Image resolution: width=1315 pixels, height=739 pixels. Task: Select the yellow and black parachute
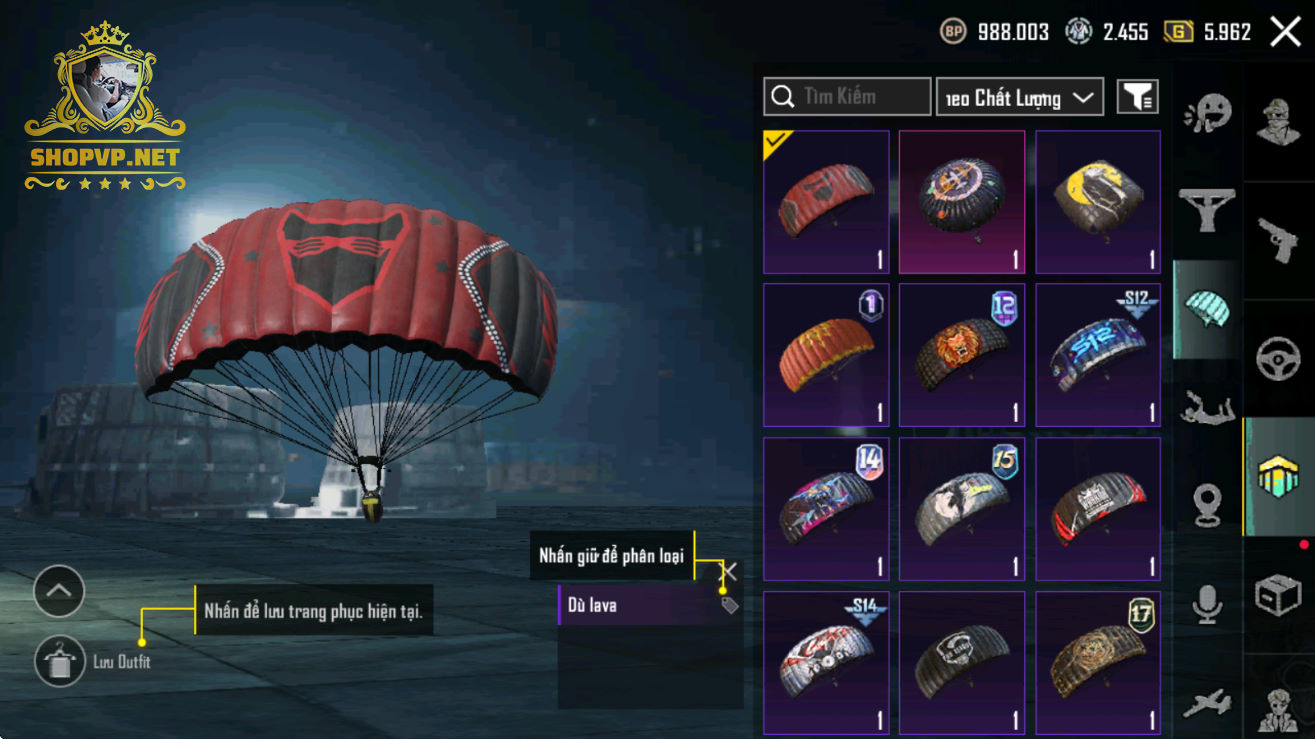click(1098, 202)
